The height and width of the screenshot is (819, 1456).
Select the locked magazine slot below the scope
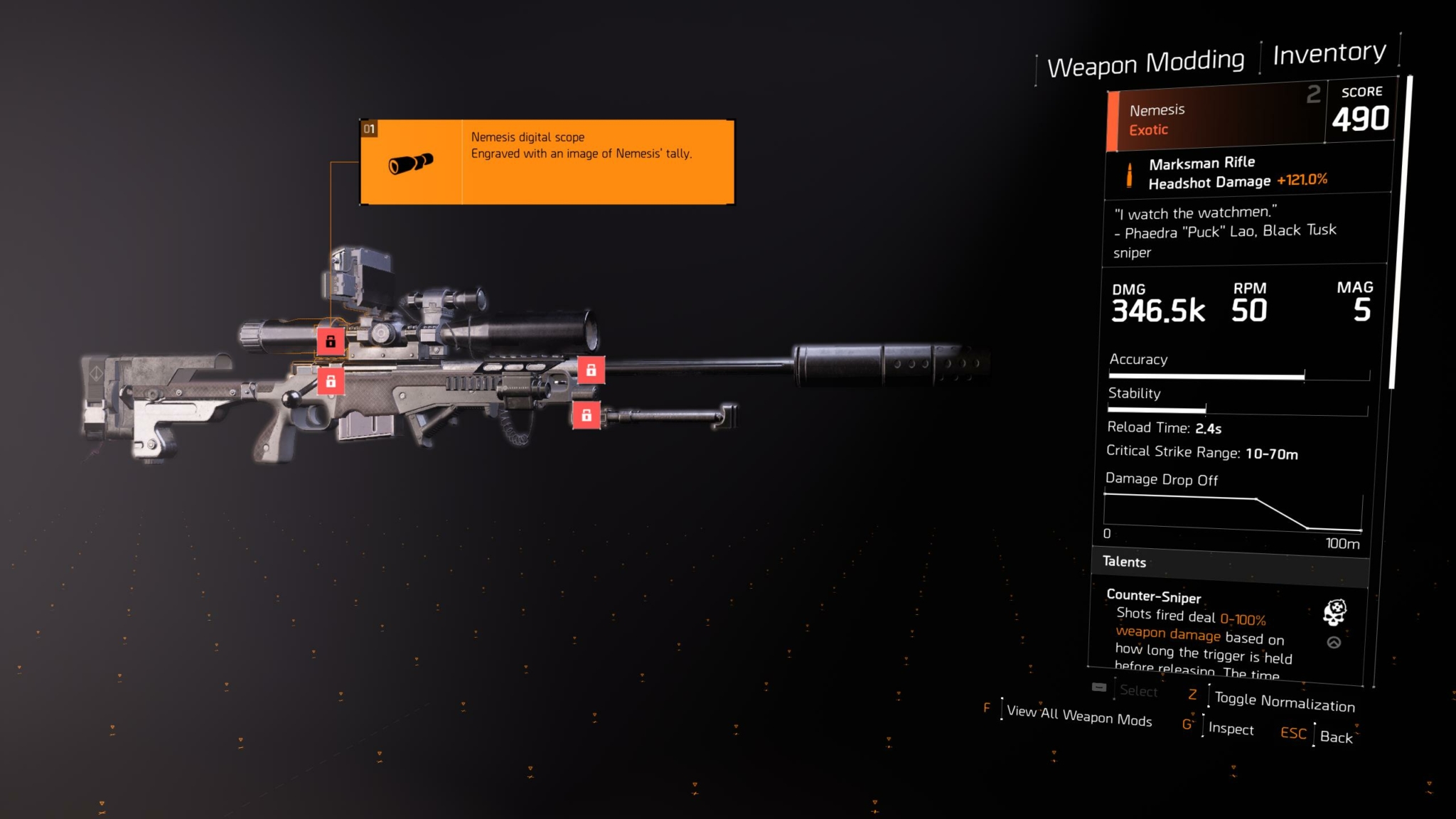tap(331, 382)
